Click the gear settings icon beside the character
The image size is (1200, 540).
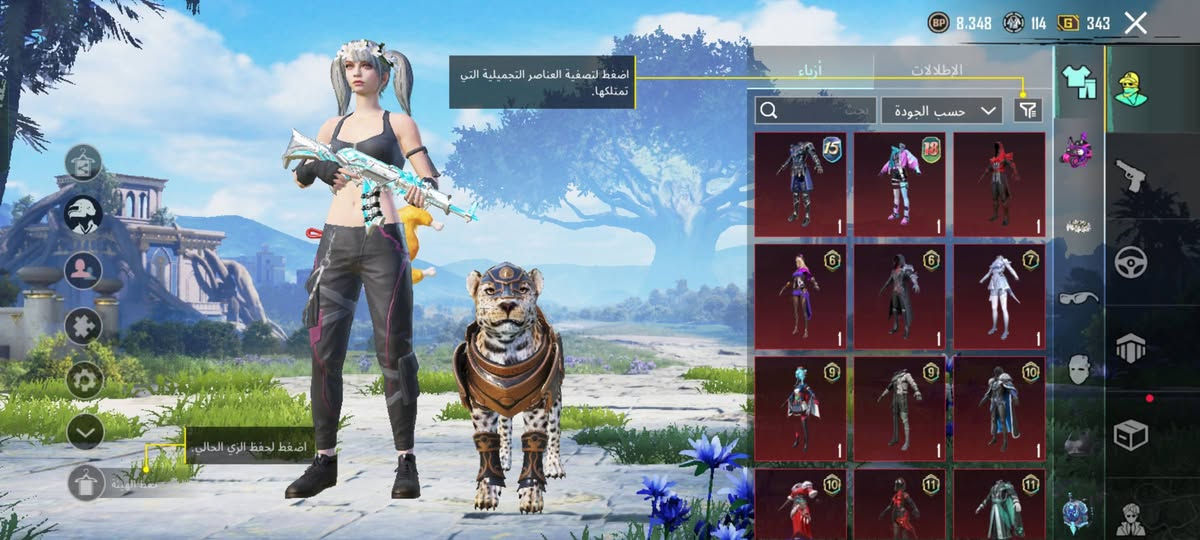coord(85,379)
